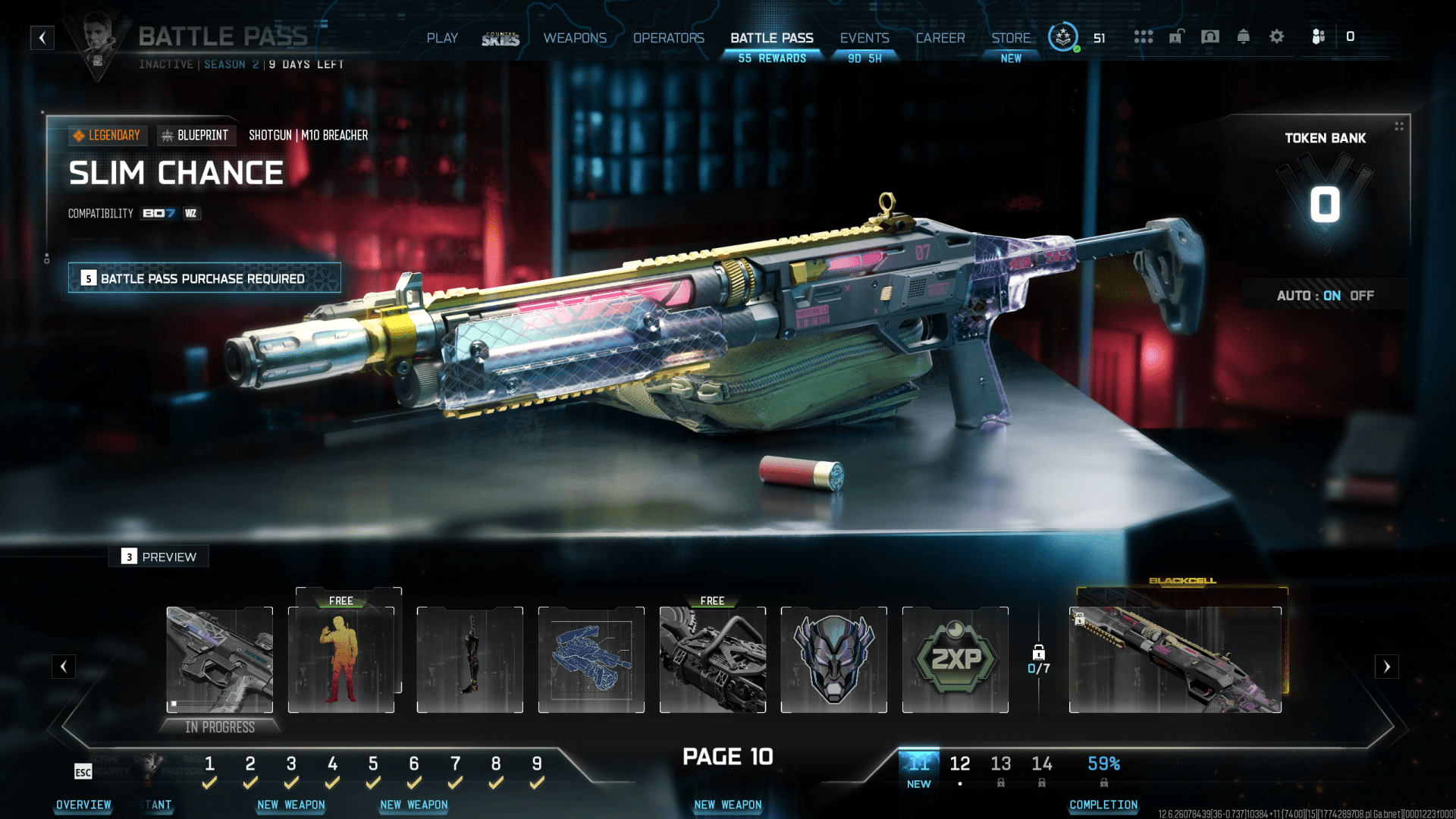Open the Play tab
This screenshot has width=1456, height=819.
[x=442, y=38]
